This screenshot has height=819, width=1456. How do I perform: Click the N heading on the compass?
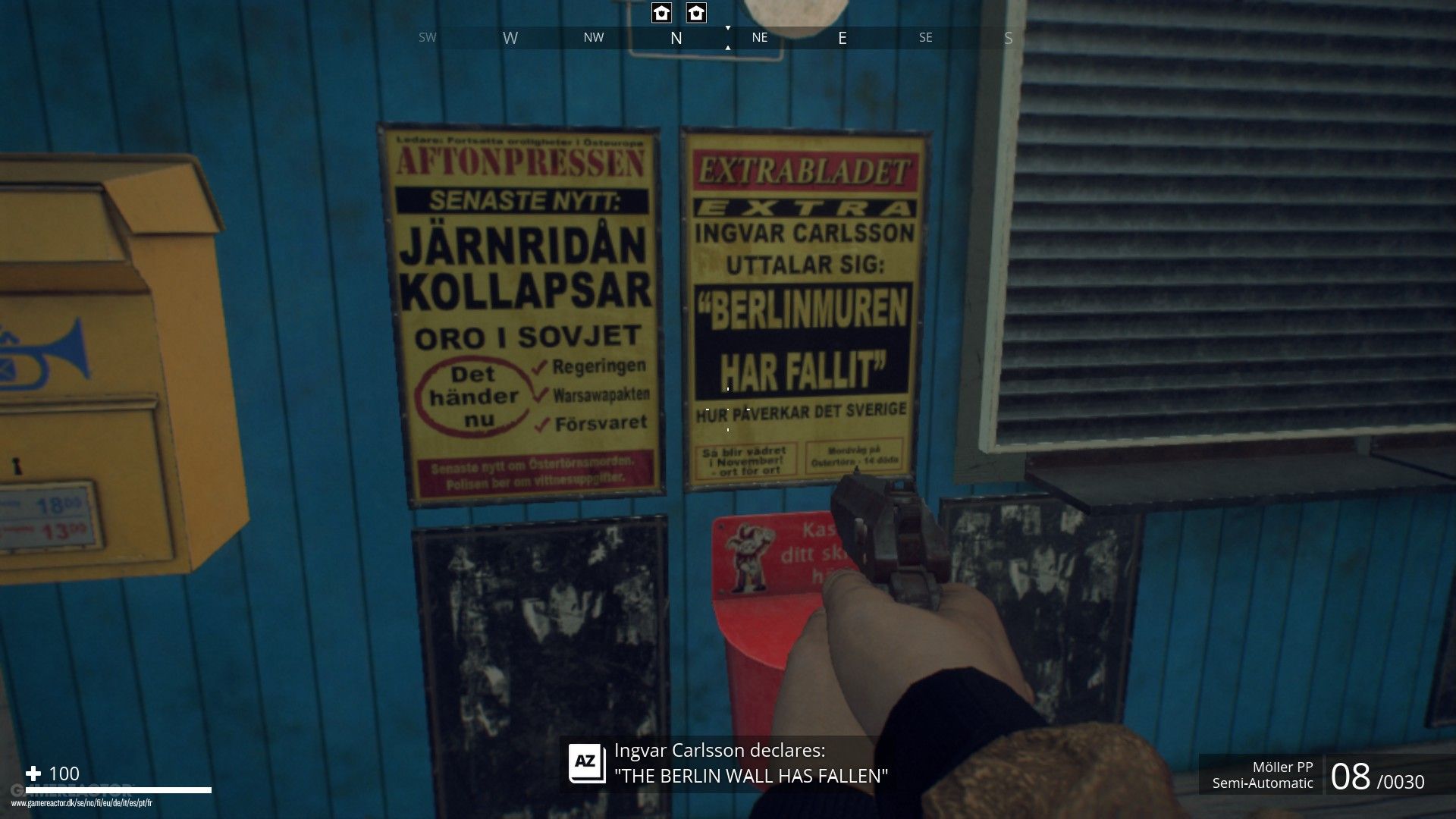(676, 38)
